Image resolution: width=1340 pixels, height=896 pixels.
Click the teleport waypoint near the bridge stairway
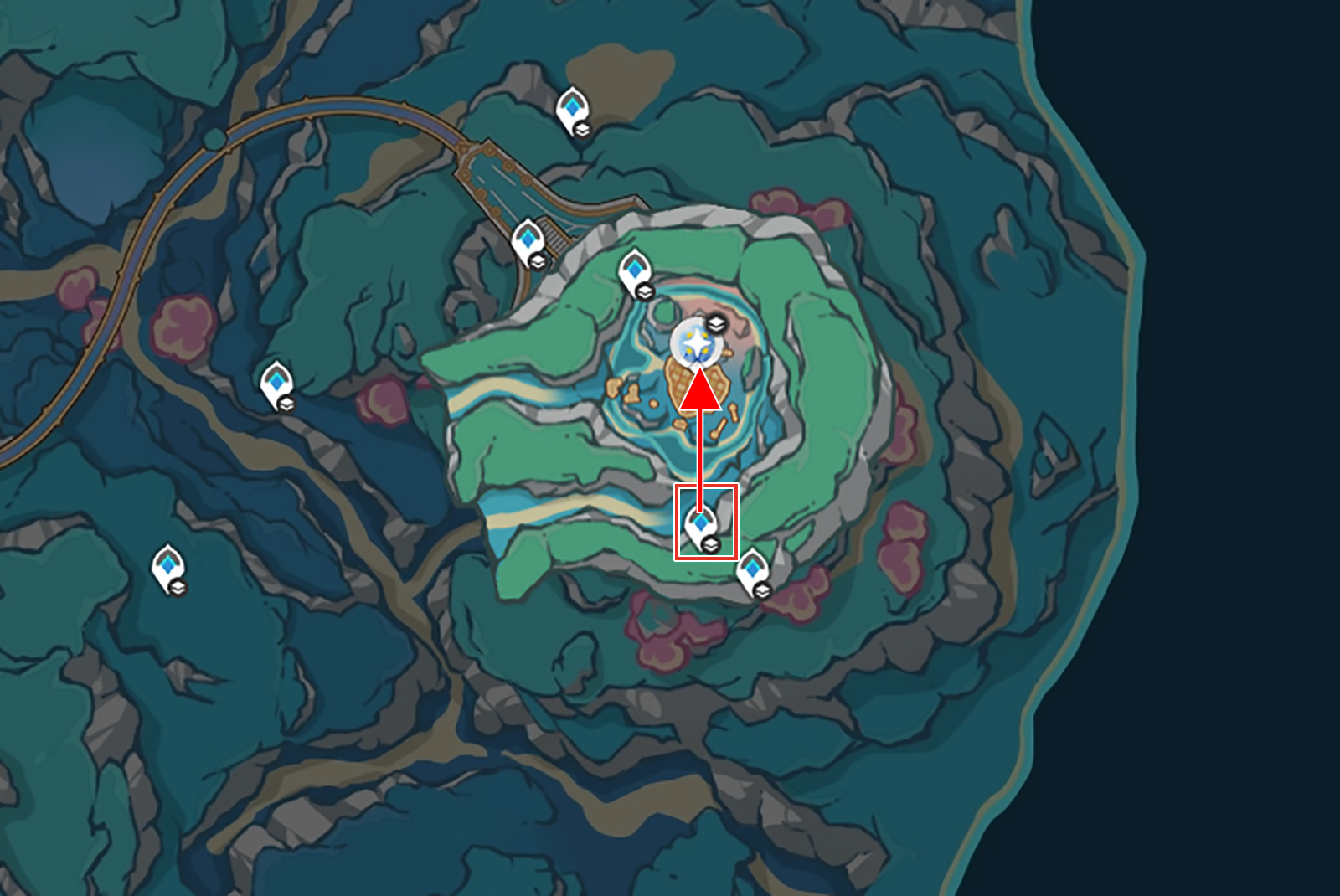coord(528,241)
